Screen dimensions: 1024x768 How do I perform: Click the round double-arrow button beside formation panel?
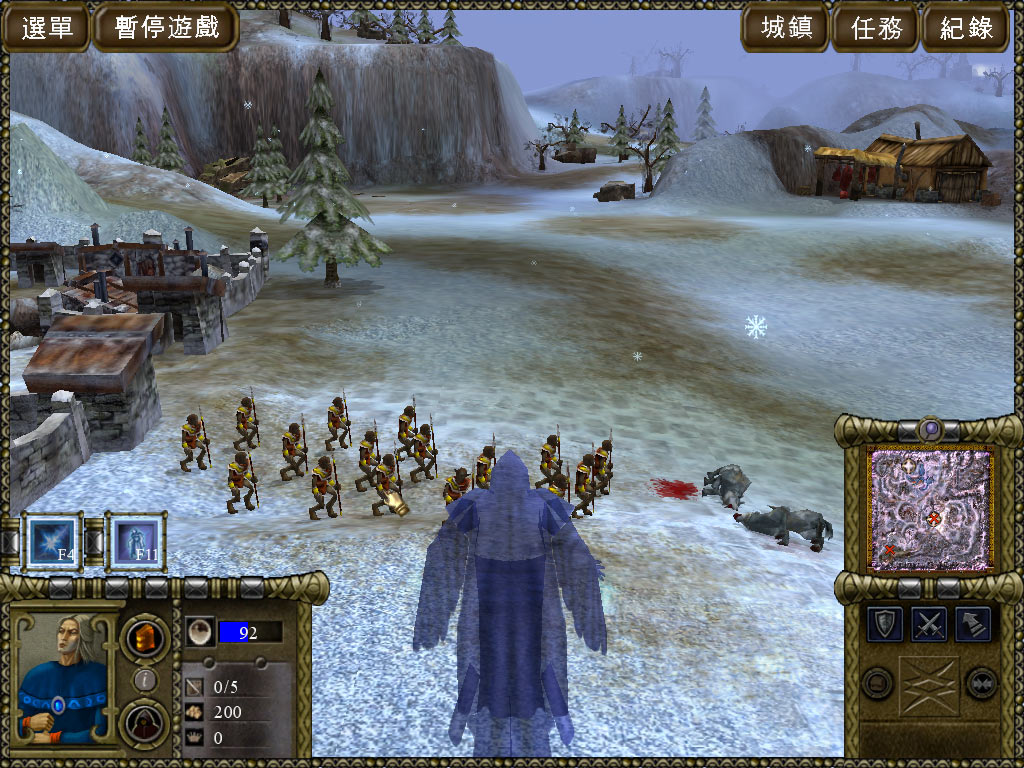[981, 683]
